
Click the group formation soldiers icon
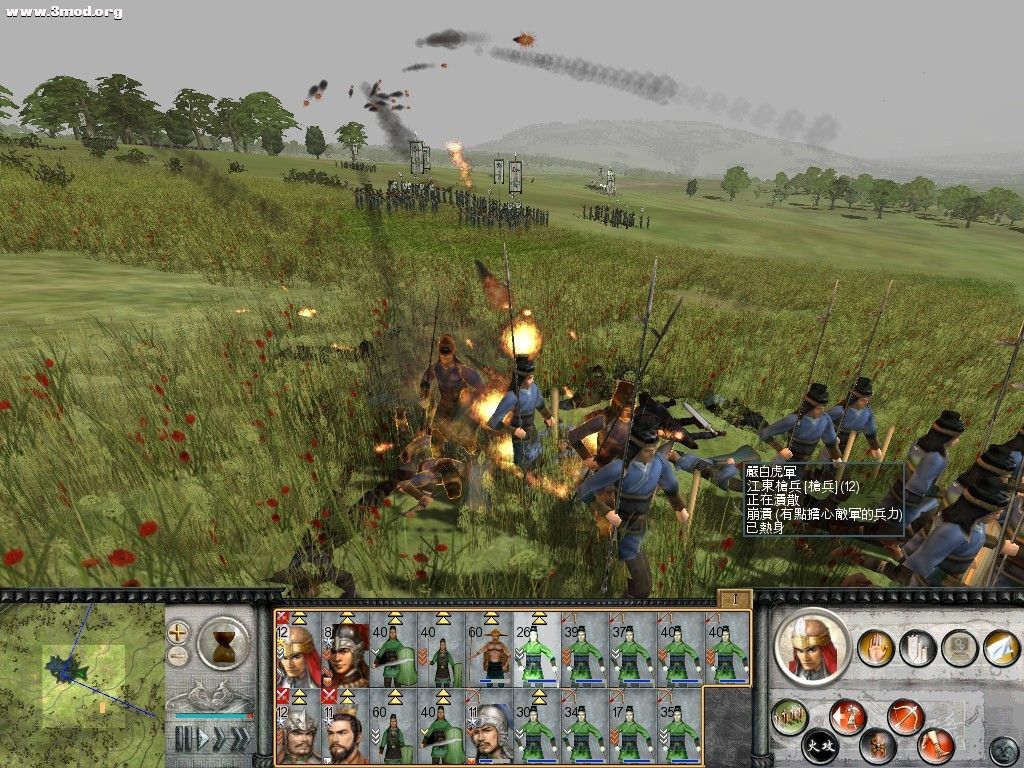tap(790, 717)
